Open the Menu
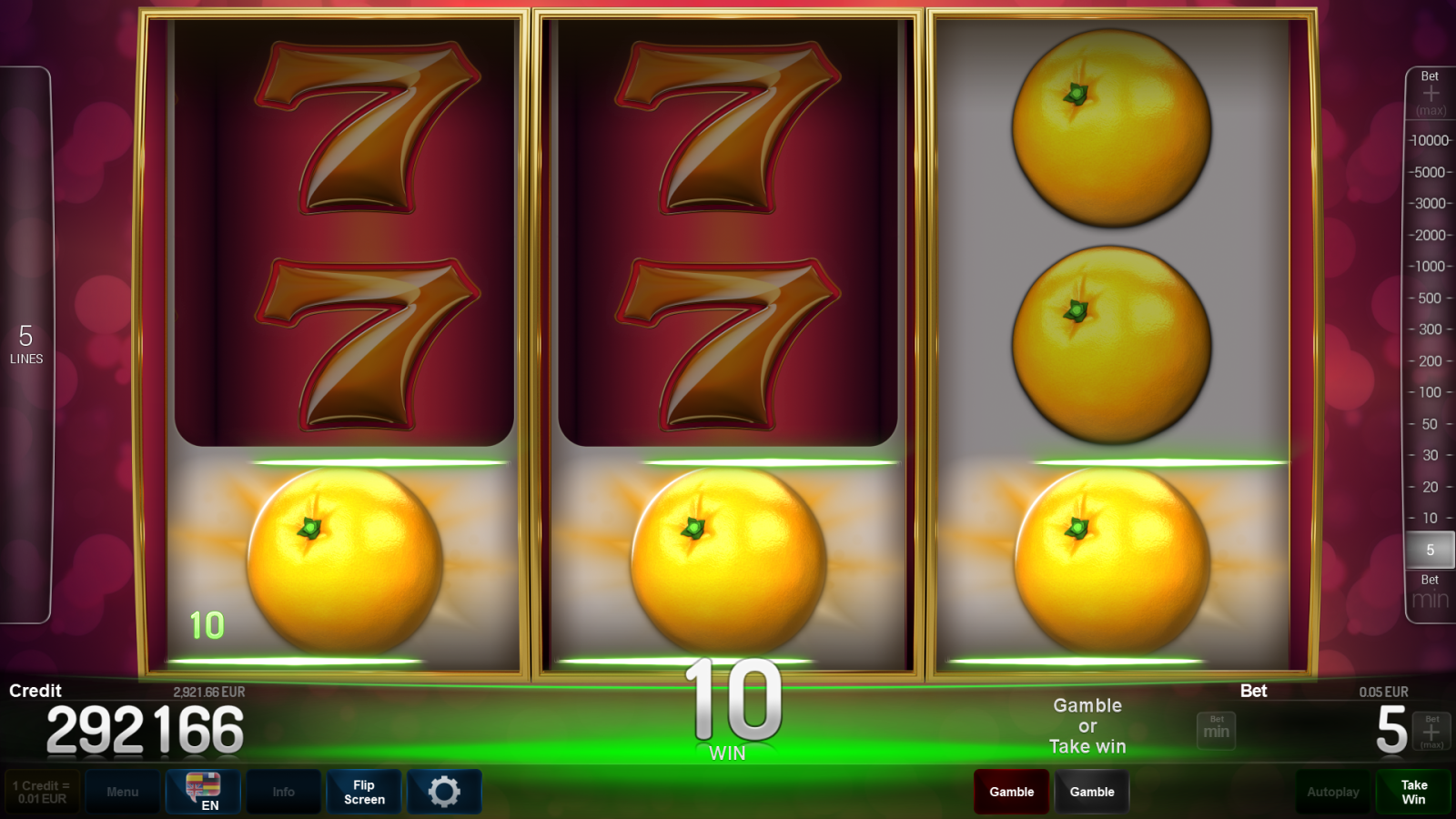 (x=123, y=792)
